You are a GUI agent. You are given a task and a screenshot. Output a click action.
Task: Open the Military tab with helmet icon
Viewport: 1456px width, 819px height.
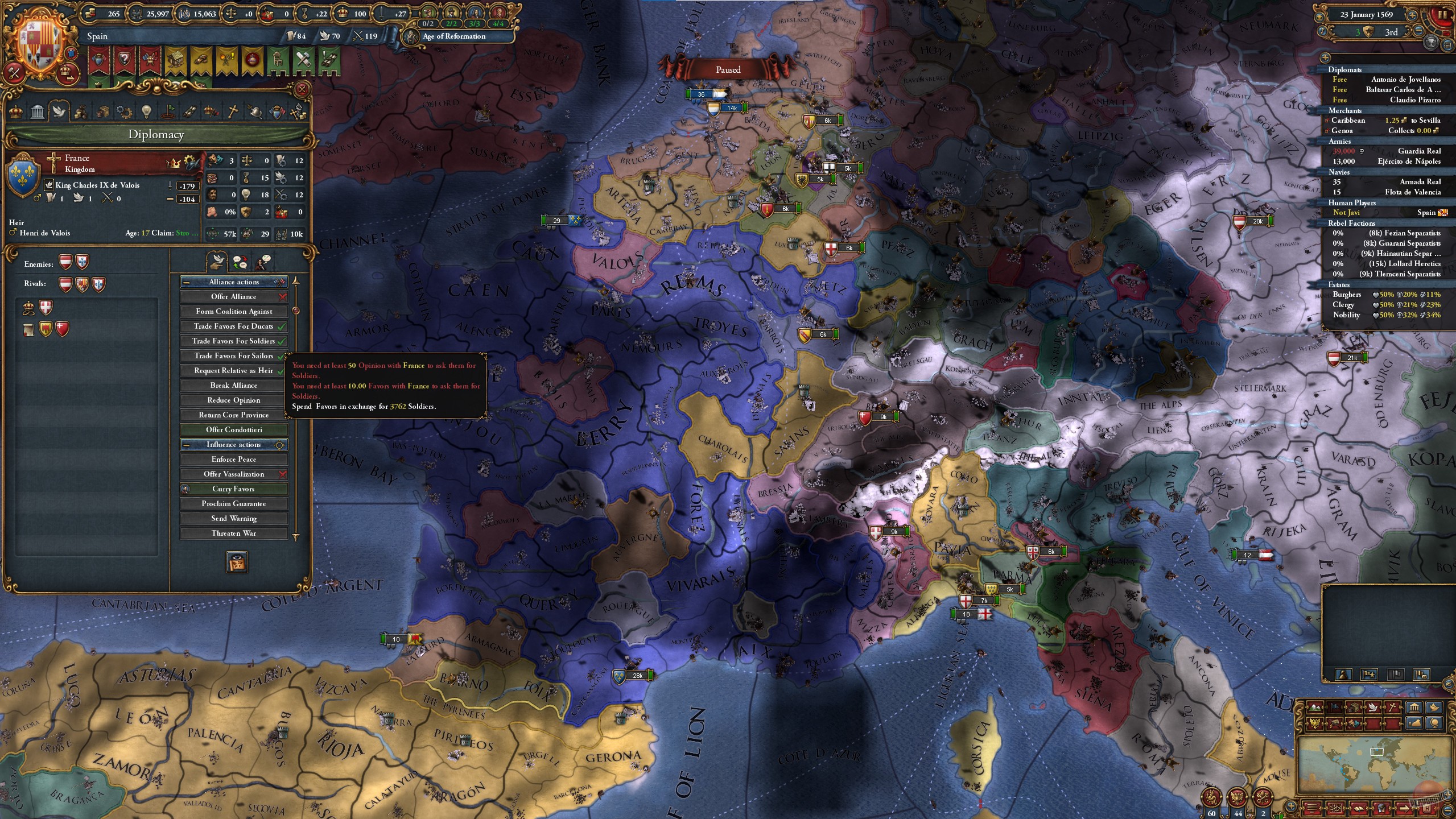click(254, 111)
